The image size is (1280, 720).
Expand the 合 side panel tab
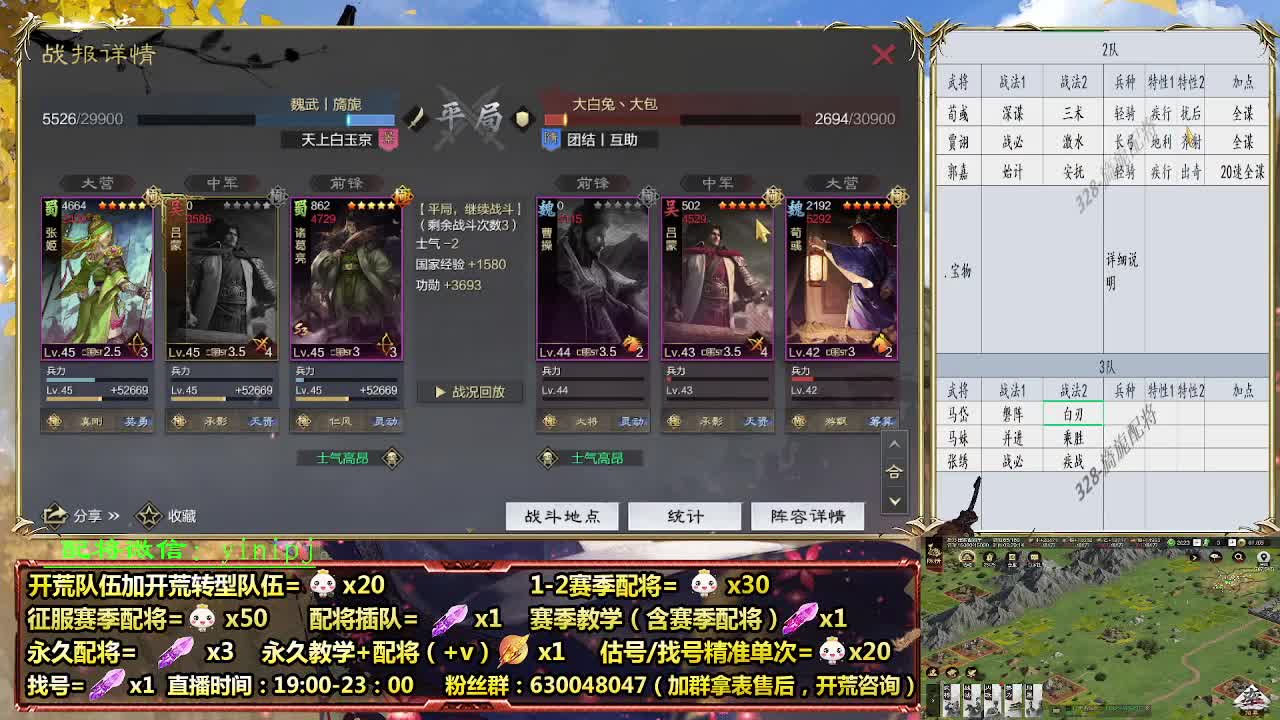(x=895, y=470)
